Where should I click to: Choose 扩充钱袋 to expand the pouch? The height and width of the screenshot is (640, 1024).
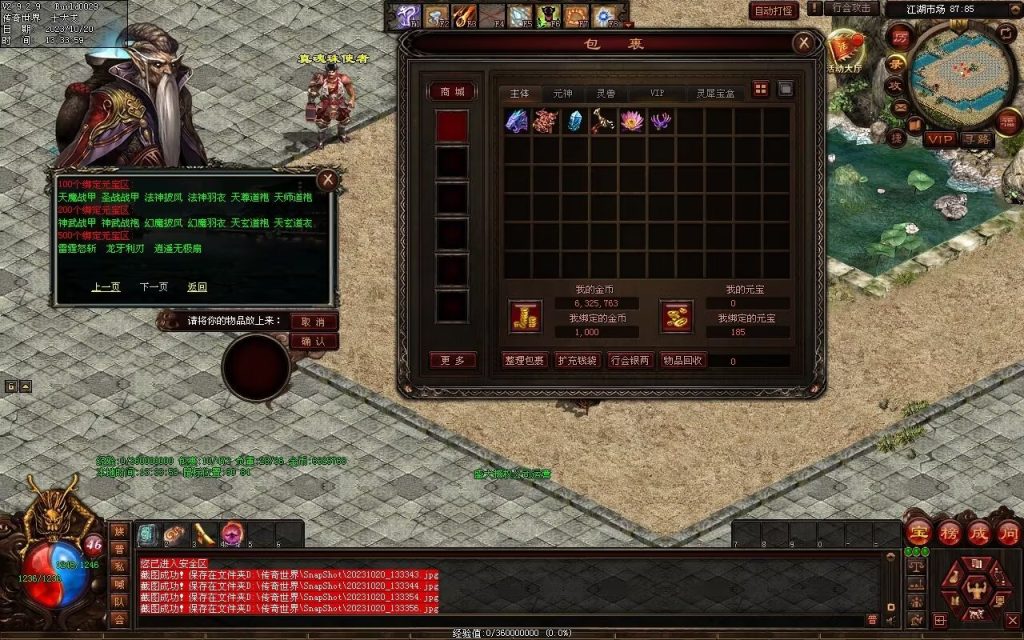[x=577, y=360]
